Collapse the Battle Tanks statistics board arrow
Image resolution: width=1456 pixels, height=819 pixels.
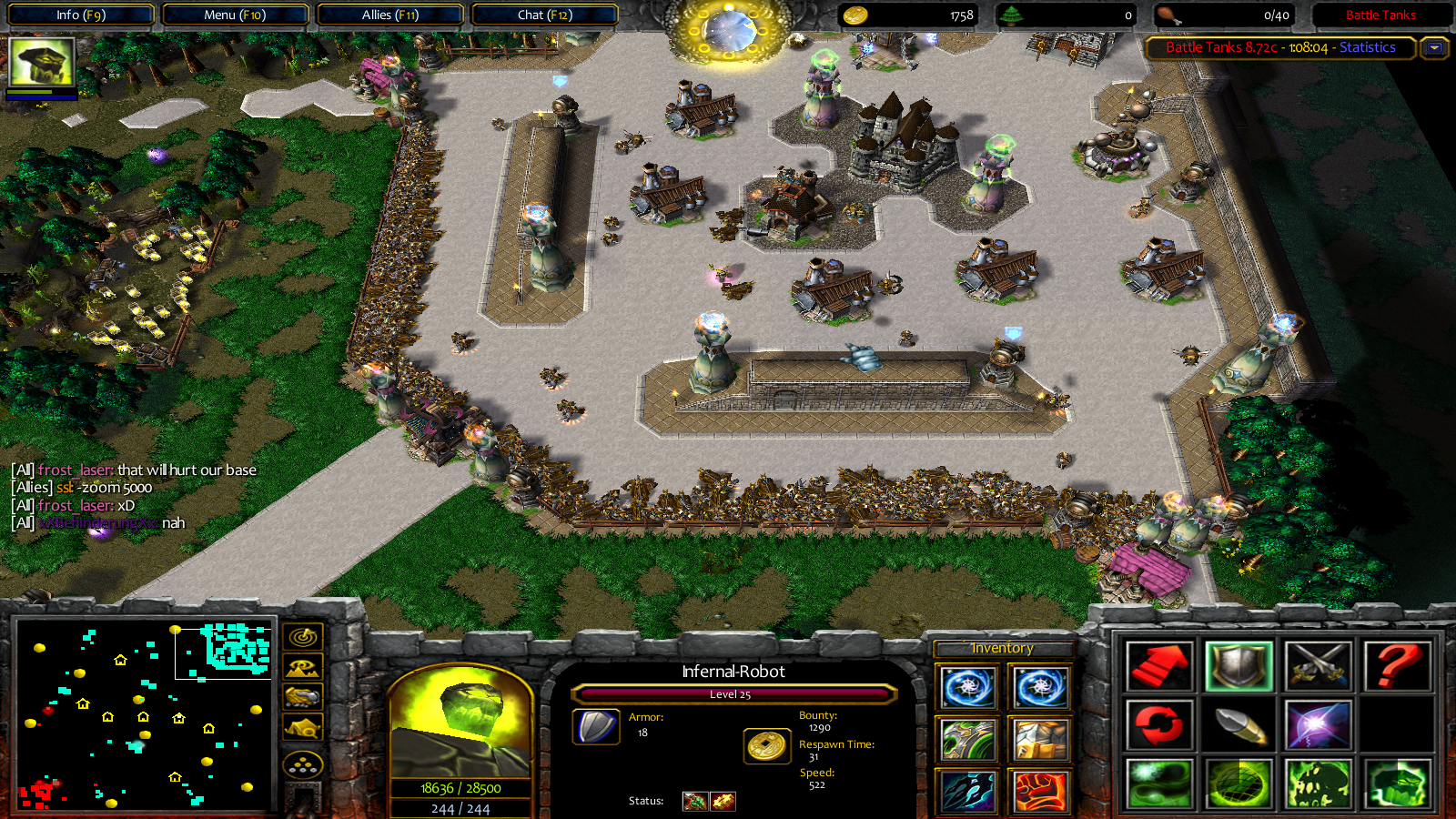[x=1434, y=47]
